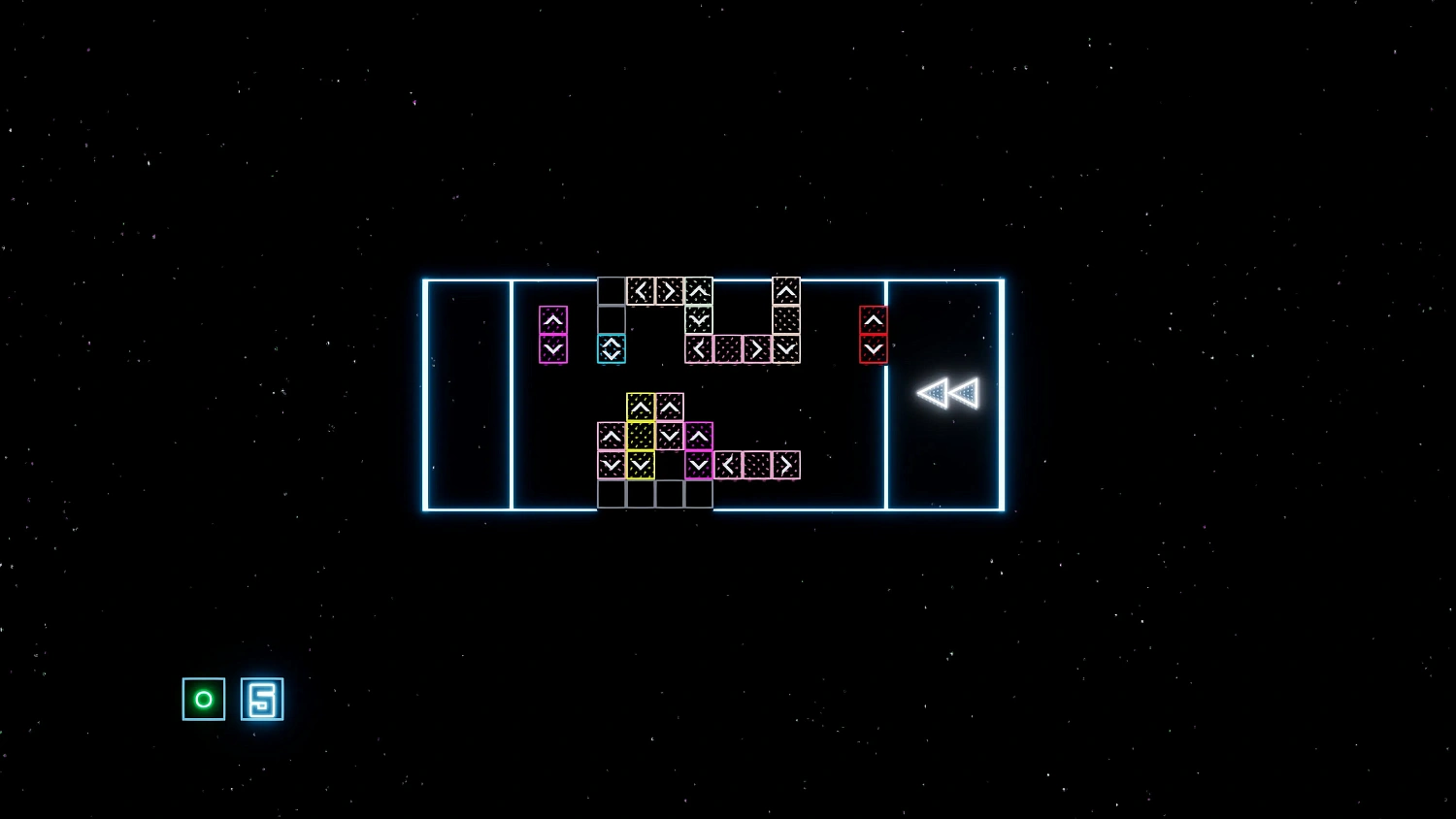Viewport: 1456px width, 819px height.
Task: Select the red up-arrow tile
Action: [873, 320]
